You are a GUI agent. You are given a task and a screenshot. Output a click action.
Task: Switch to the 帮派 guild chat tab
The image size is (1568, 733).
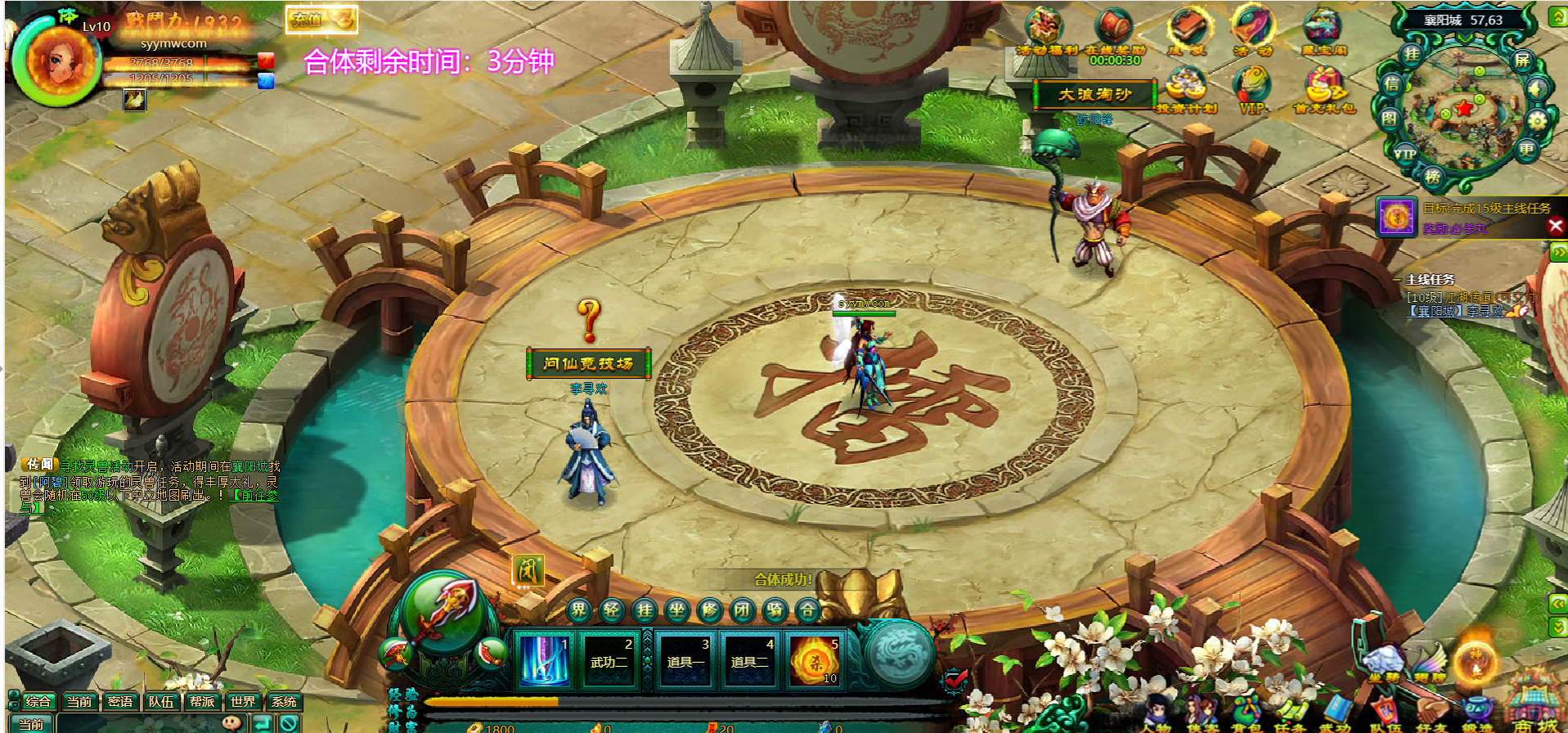pyautogui.click(x=202, y=701)
